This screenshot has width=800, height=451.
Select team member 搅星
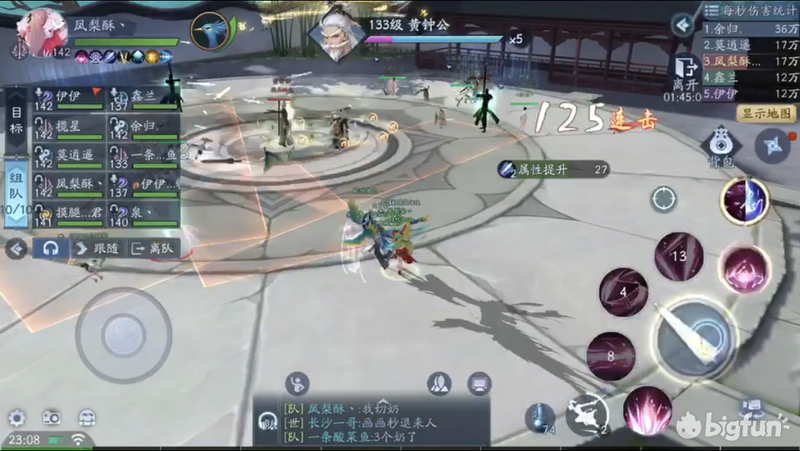pyautogui.click(x=68, y=127)
